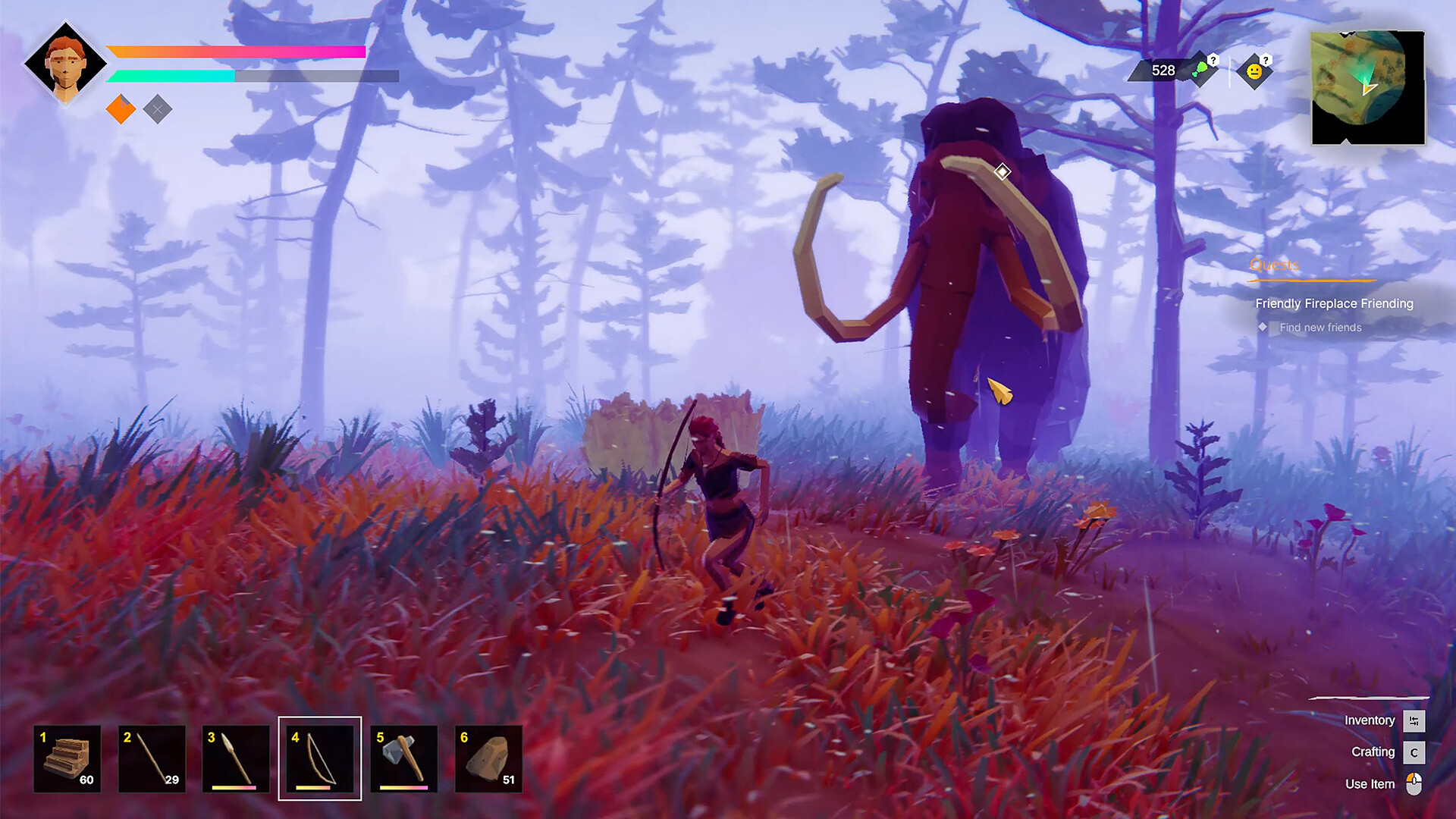Image resolution: width=1456 pixels, height=819 pixels.
Task: Equip the stone axe in slot 5
Action: coord(404,758)
